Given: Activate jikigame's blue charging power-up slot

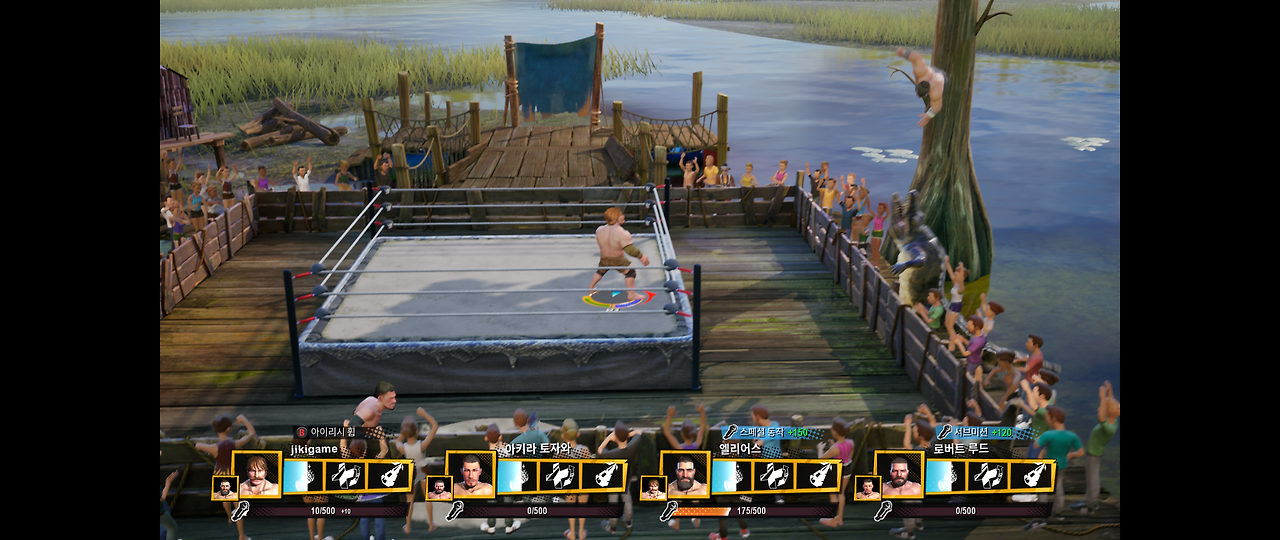Looking at the screenshot, I should pyautogui.click(x=303, y=476).
